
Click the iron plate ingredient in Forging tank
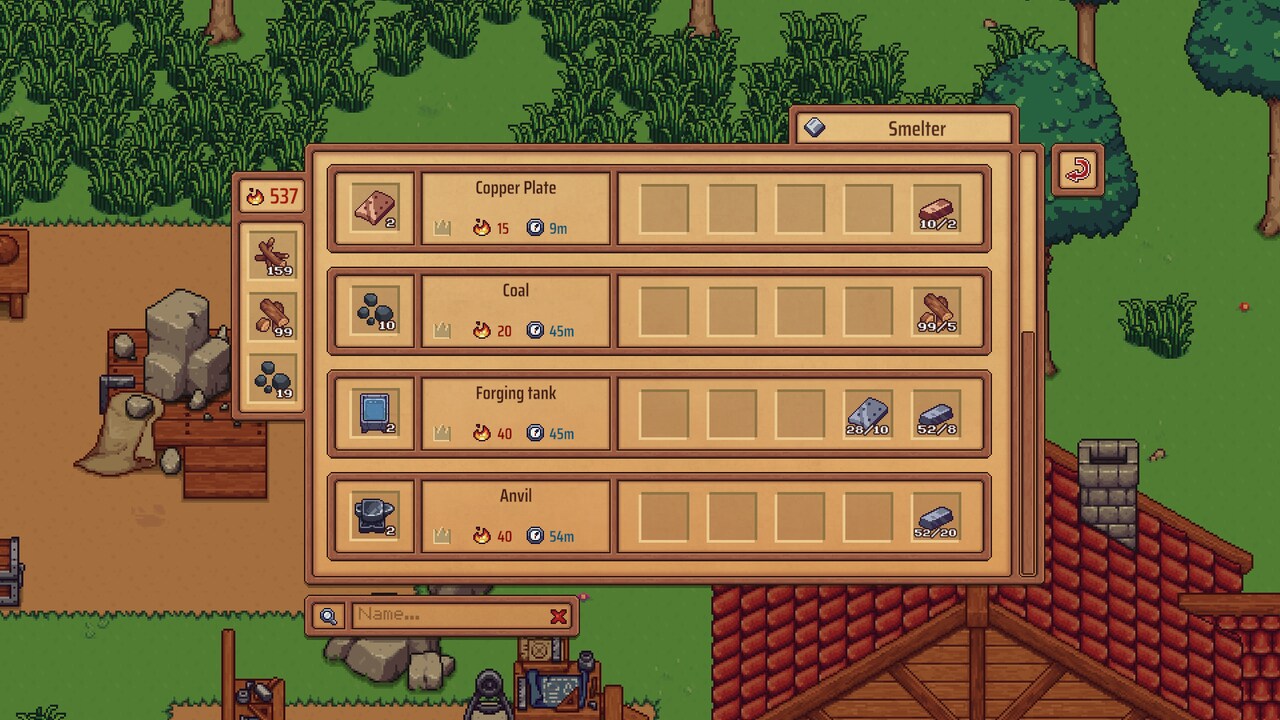click(868, 414)
